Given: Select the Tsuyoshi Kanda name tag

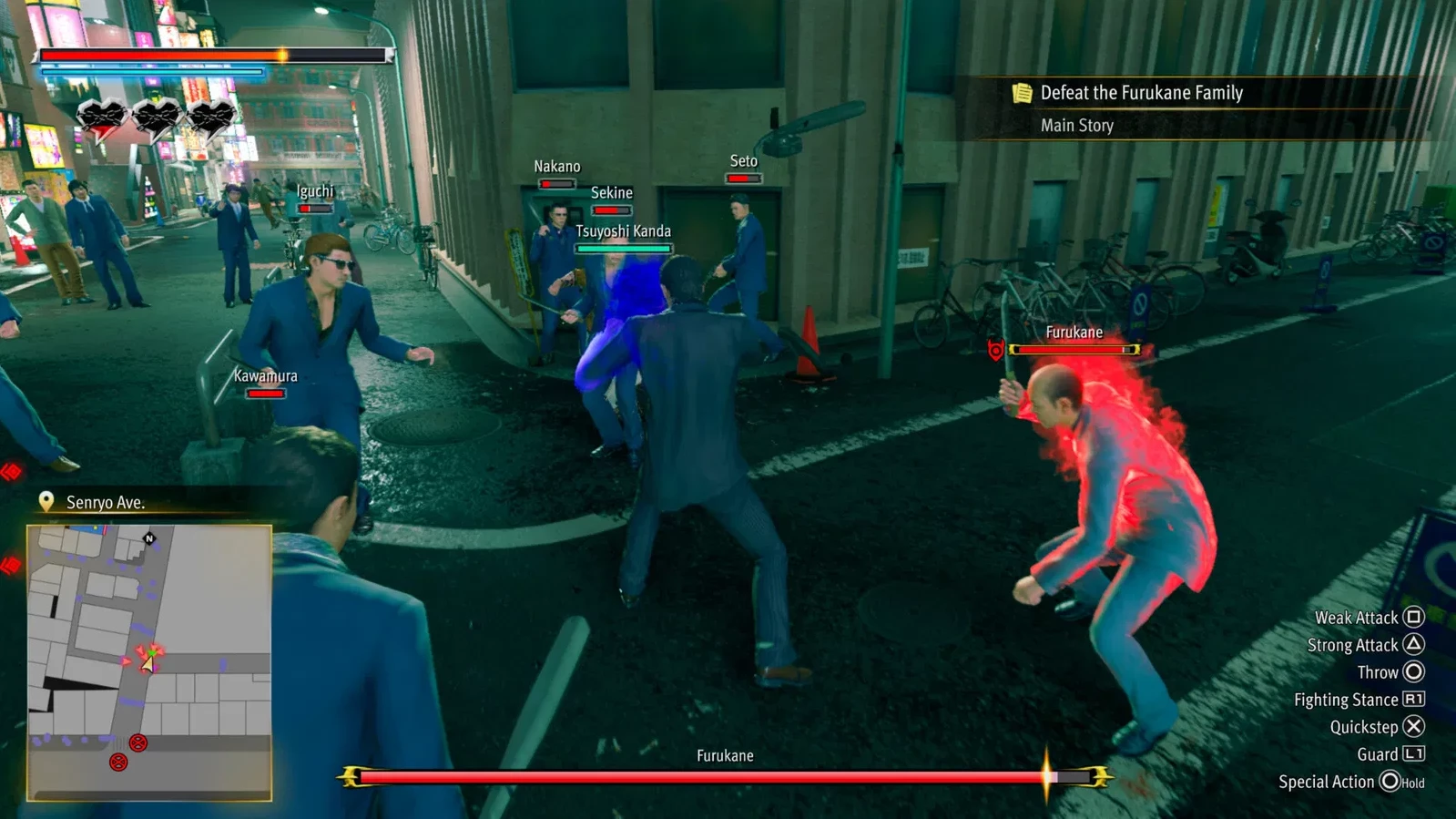Looking at the screenshot, I should (x=623, y=231).
